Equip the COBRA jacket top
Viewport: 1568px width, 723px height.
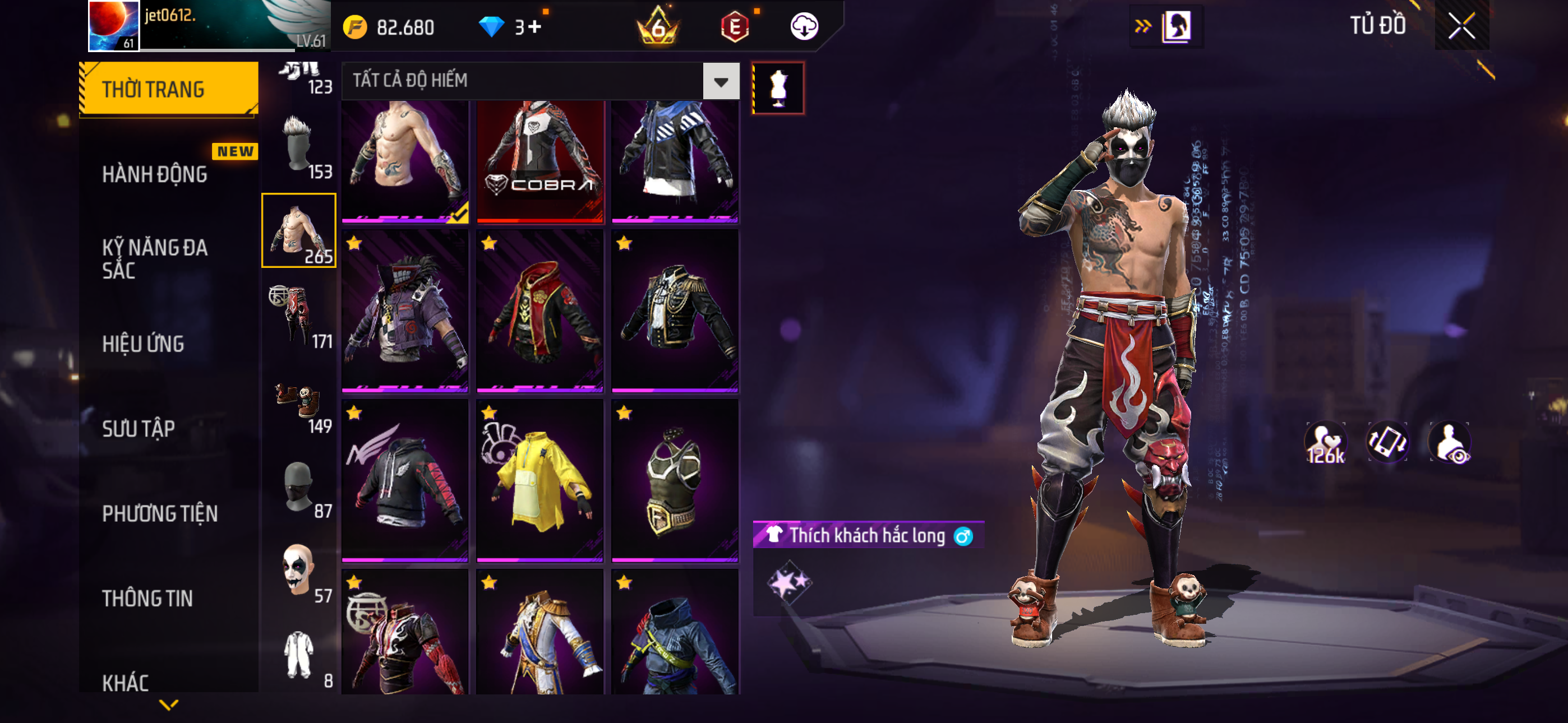click(540, 161)
